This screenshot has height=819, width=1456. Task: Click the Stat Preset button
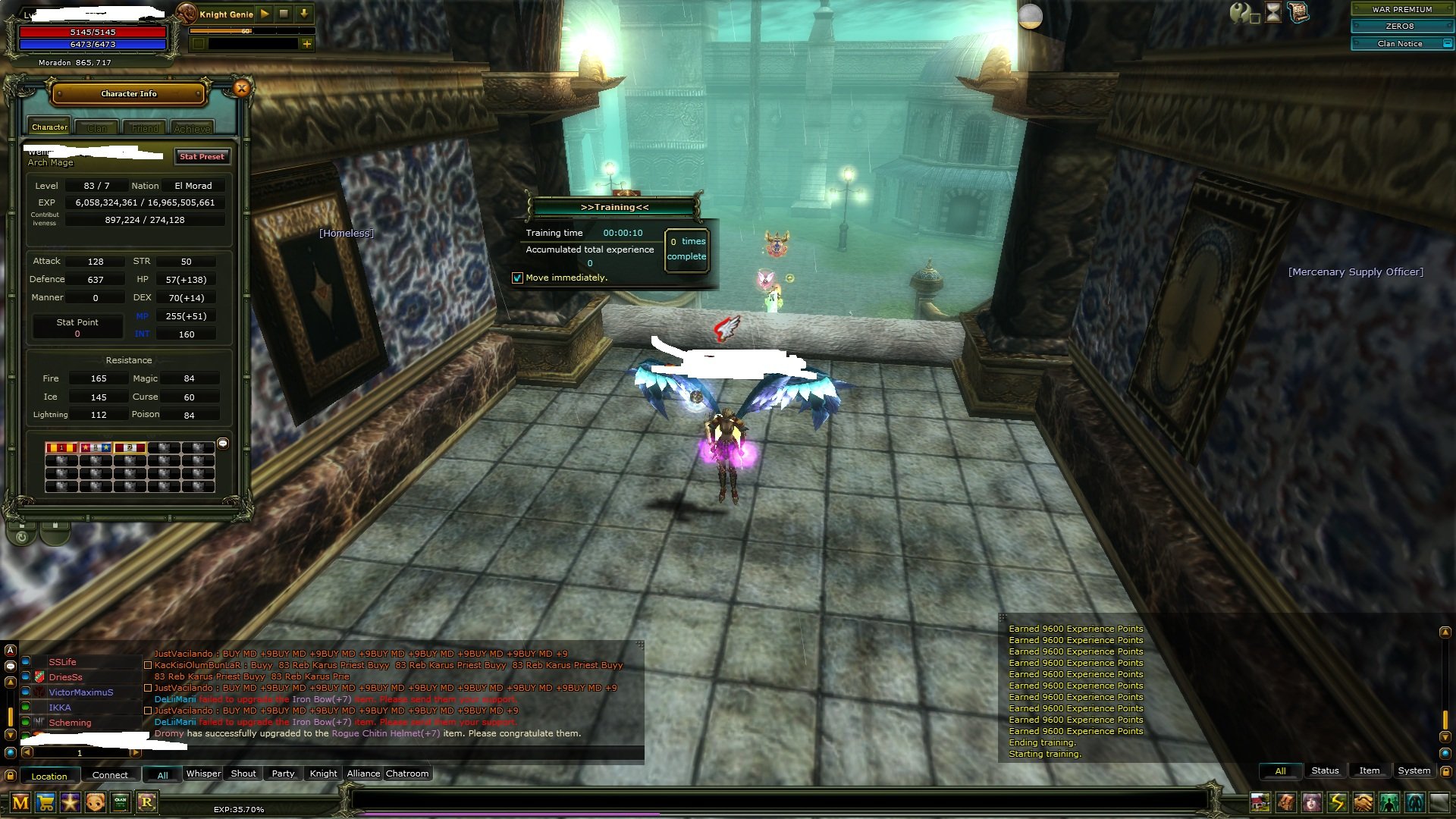(x=202, y=157)
